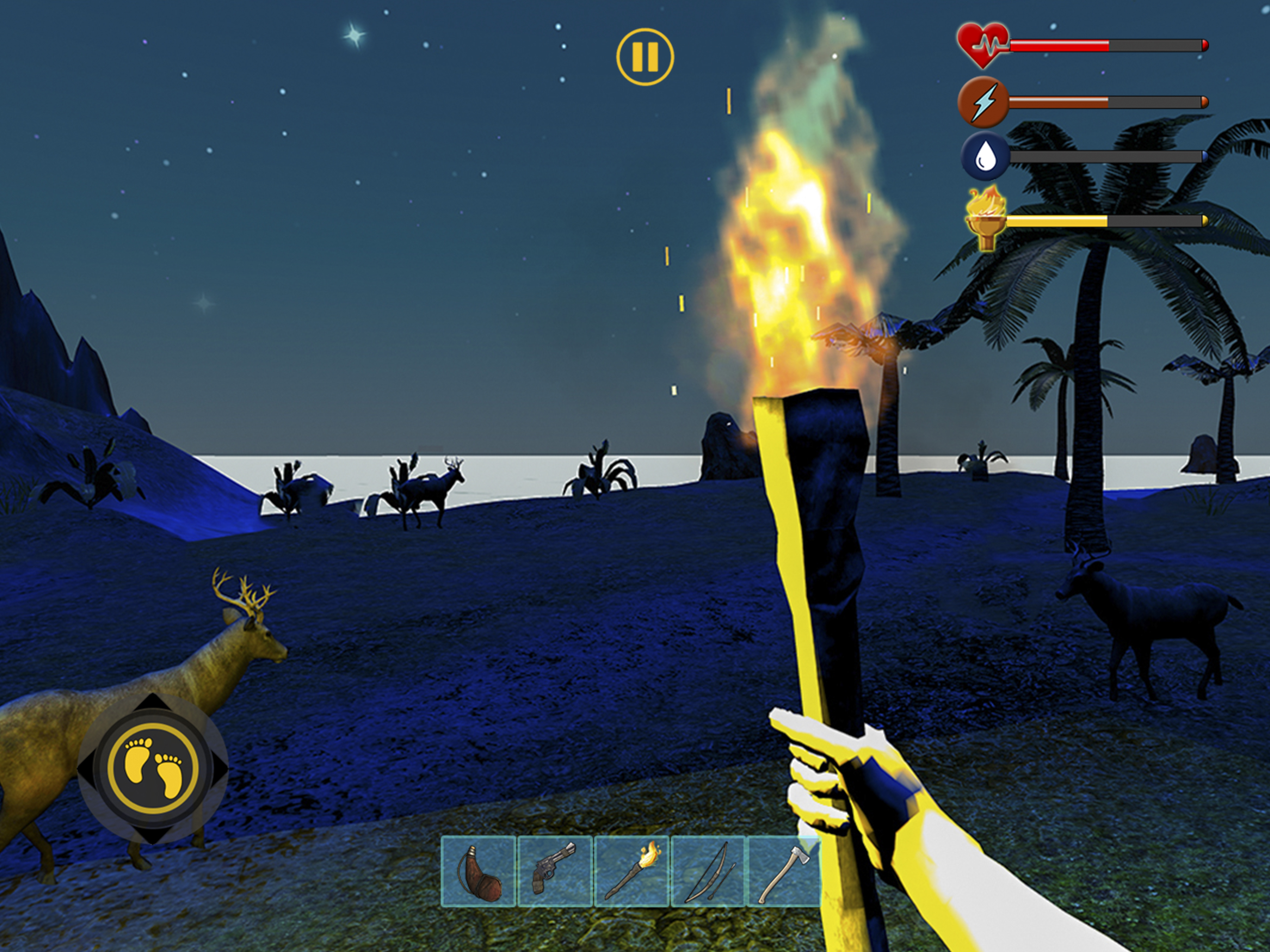Screen dimensions: 1270x952
Task: Equip the revolver from the hotbar
Action: coord(555,872)
